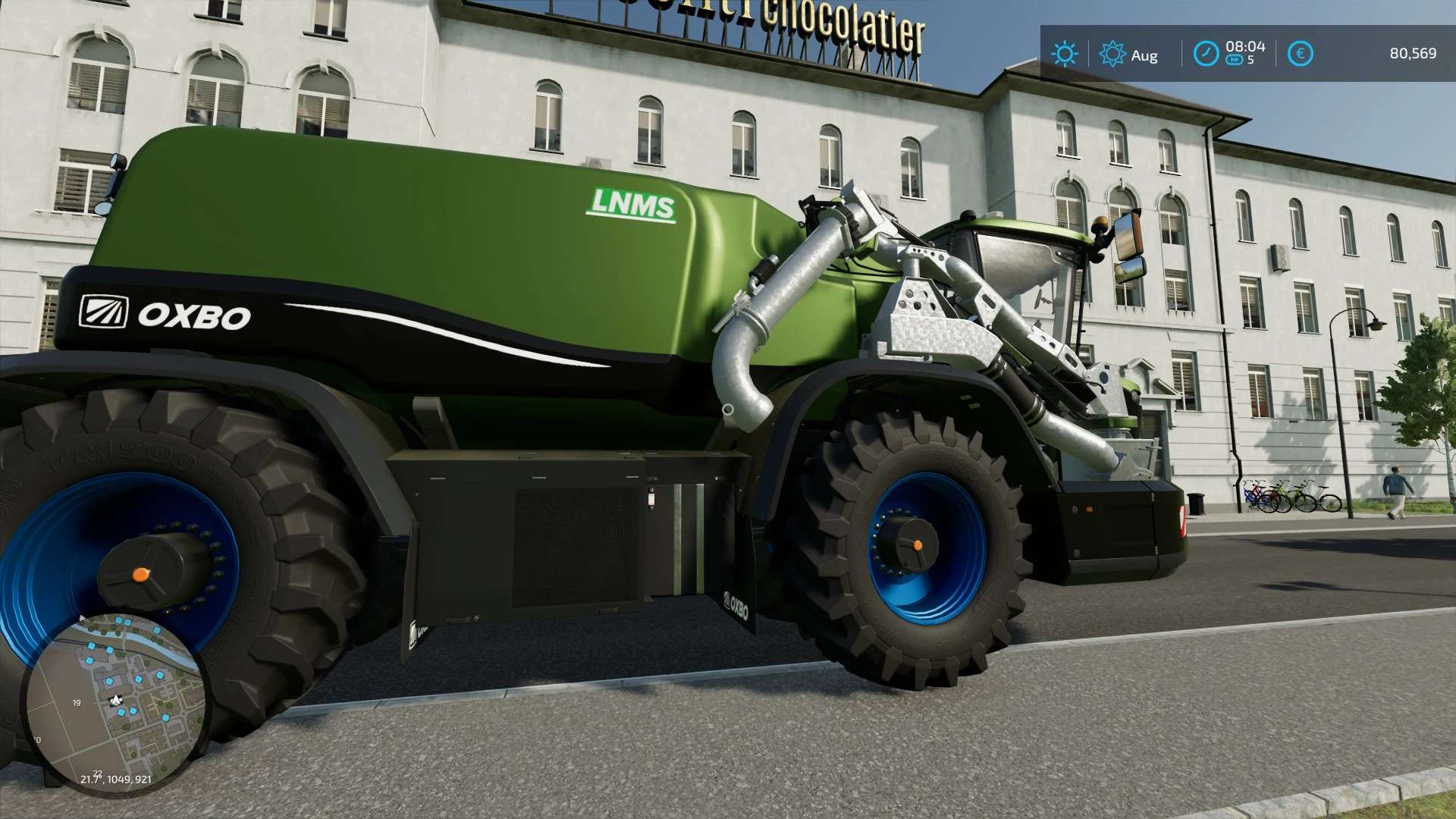Select the clock icon in the top HUD
The image size is (1456, 819).
(1207, 53)
